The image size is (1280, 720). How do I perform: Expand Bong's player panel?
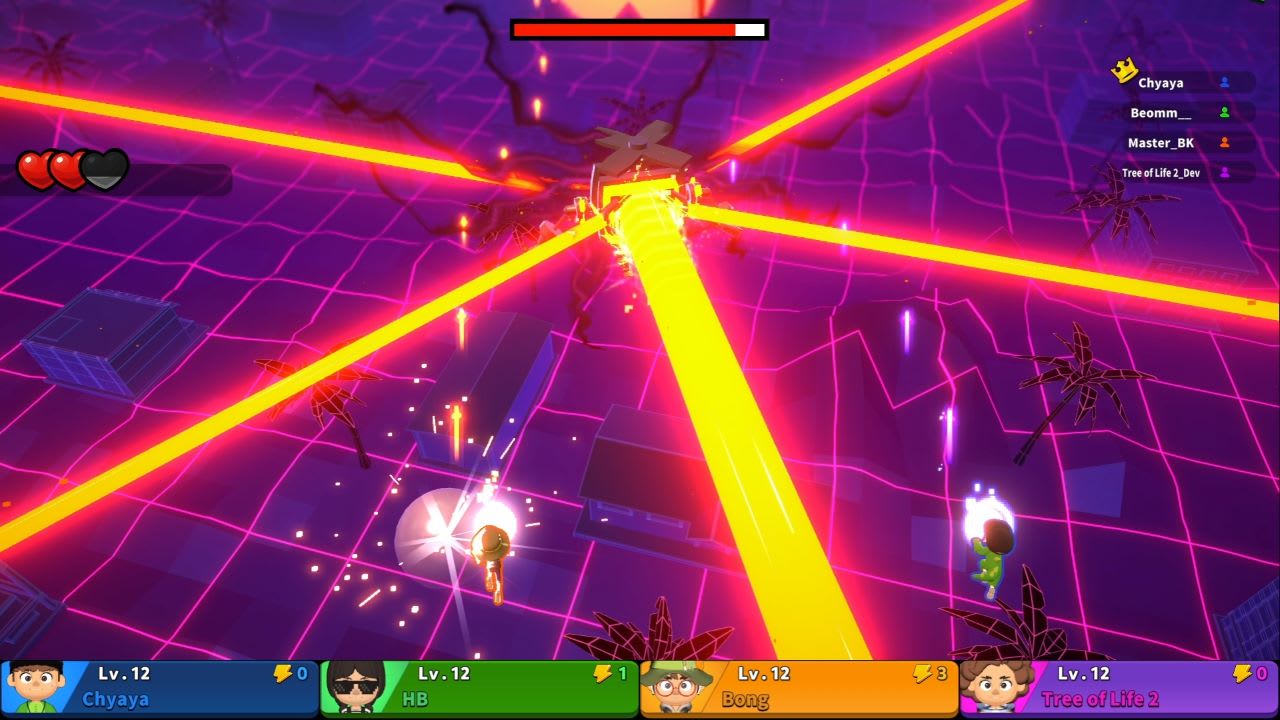[x=800, y=687]
